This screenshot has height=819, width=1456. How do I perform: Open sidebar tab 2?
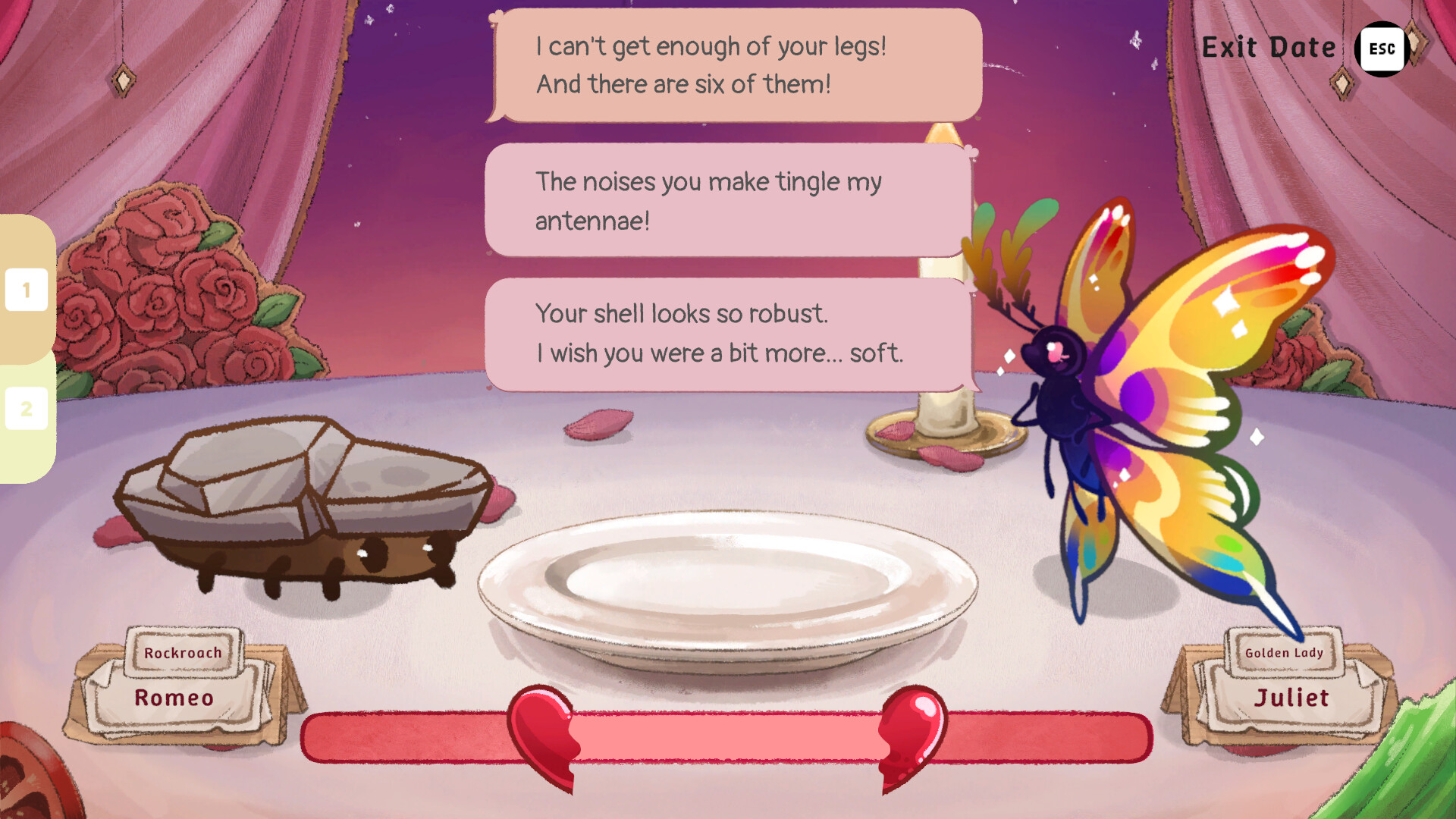pyautogui.click(x=27, y=407)
